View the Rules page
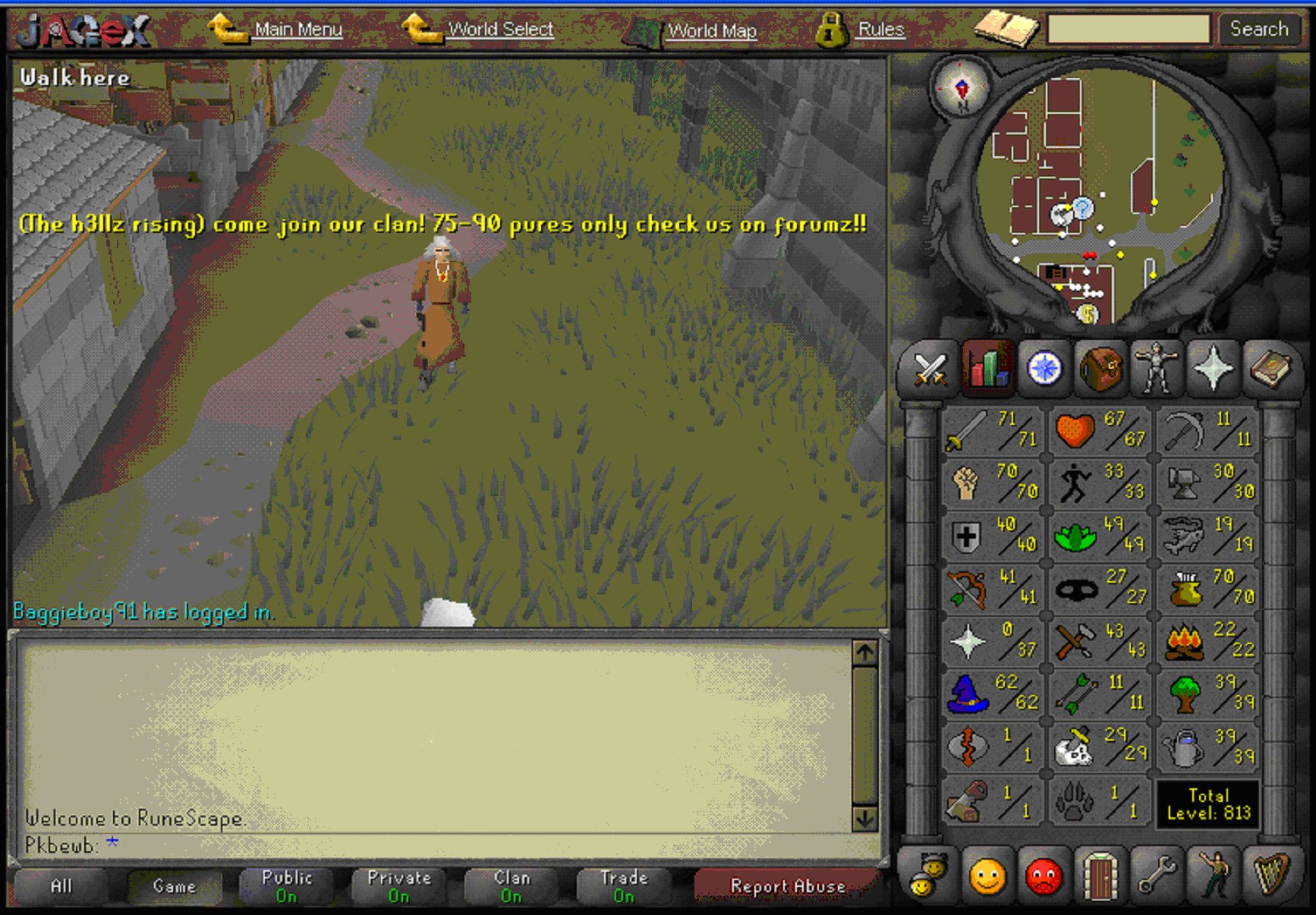Image resolution: width=1316 pixels, height=915 pixels. click(x=880, y=30)
